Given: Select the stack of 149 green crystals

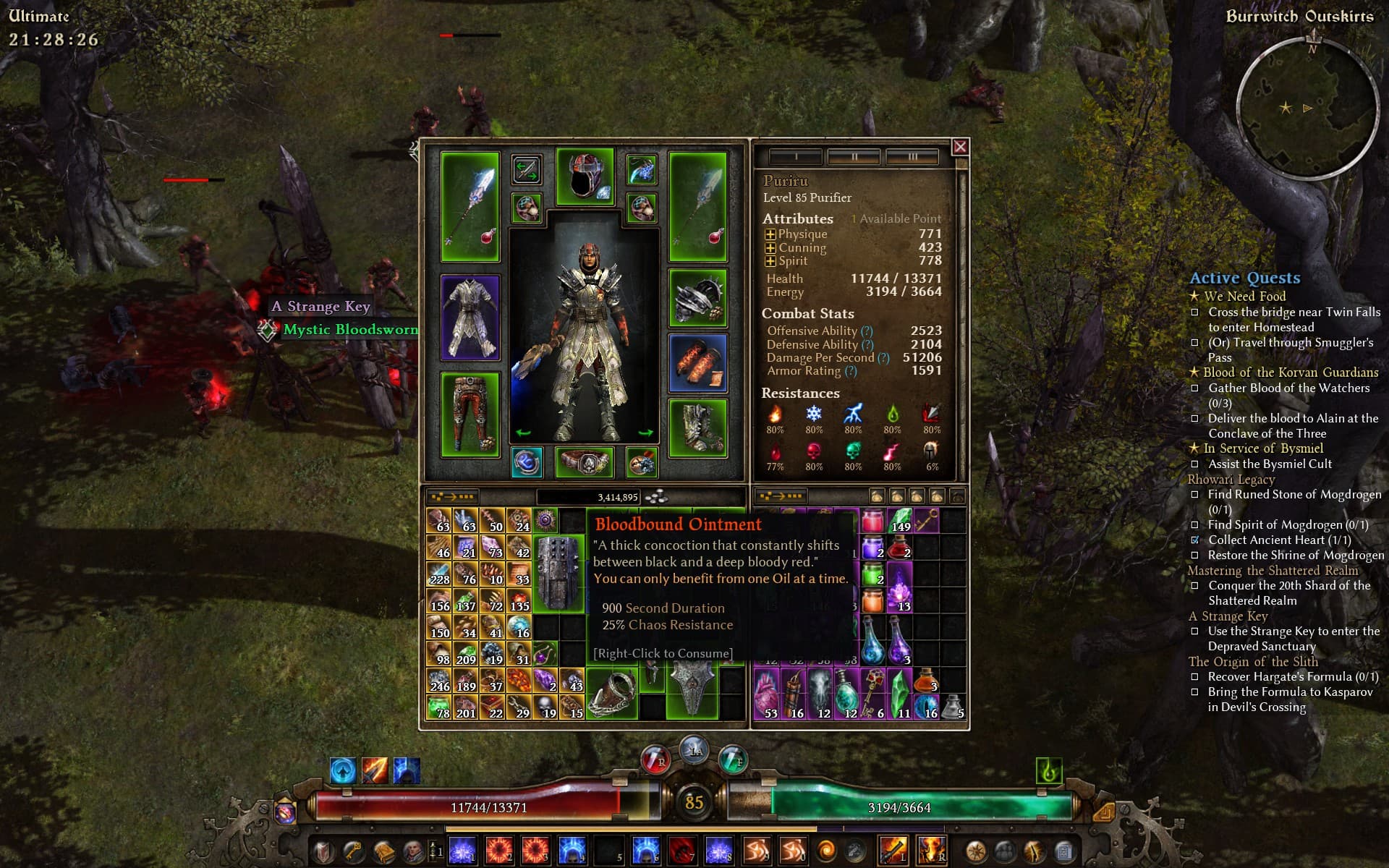Looking at the screenshot, I should 900,521.
